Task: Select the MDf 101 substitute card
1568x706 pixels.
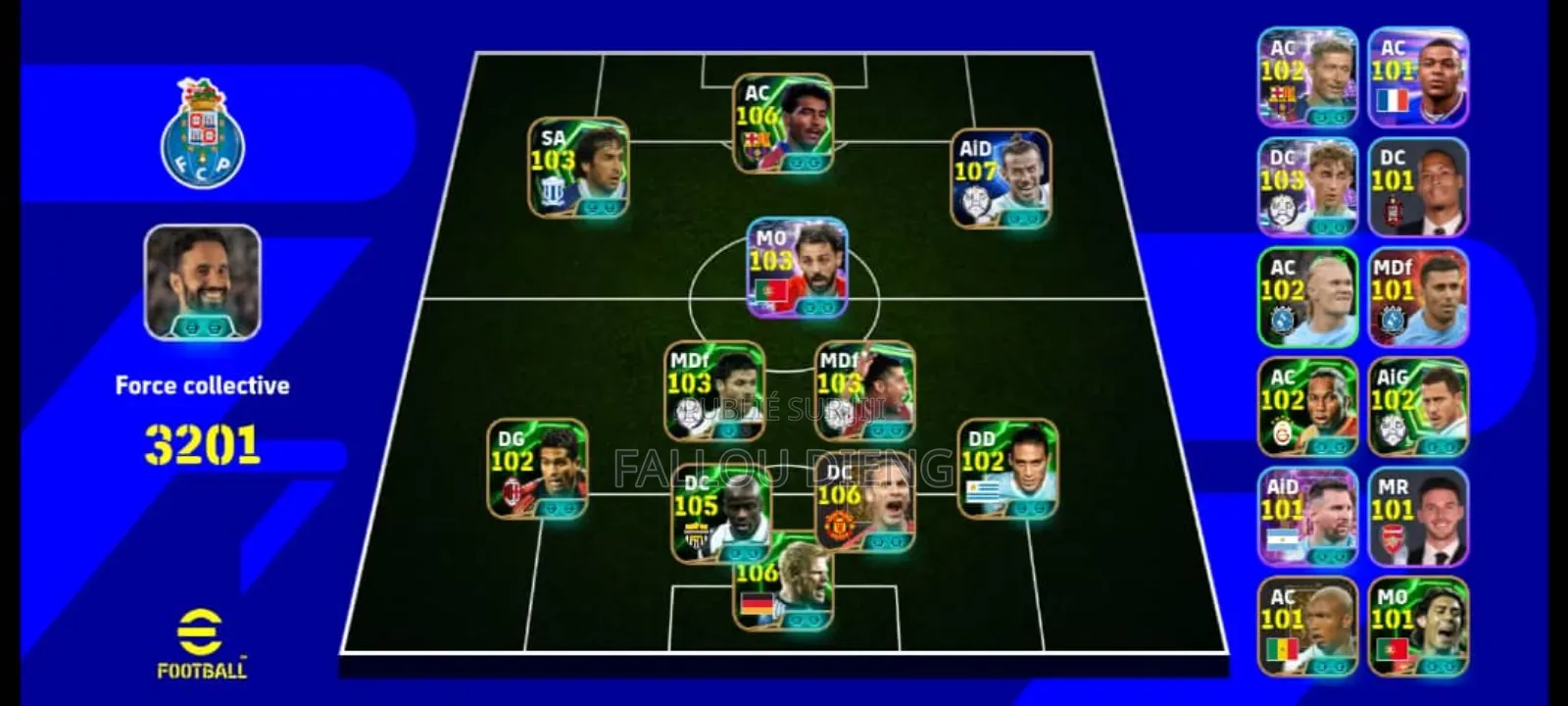Action: [1417, 297]
